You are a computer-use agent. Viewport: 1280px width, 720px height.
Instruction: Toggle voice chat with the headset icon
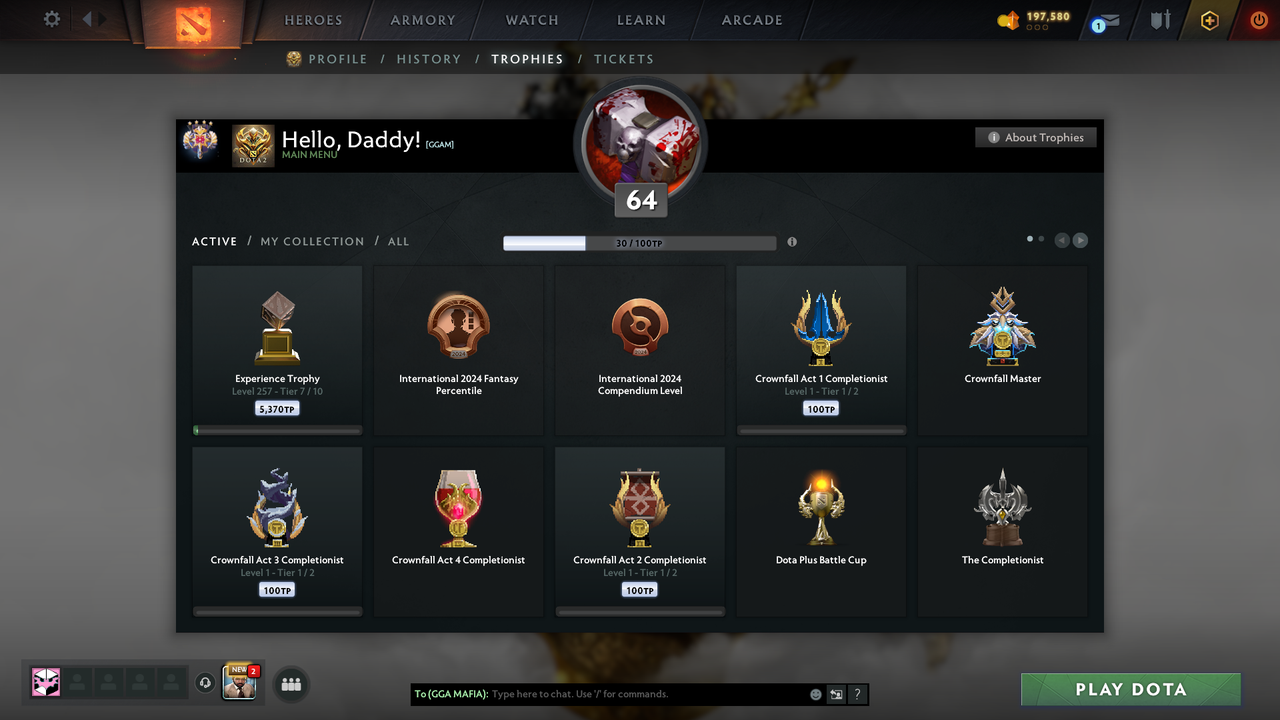(206, 684)
